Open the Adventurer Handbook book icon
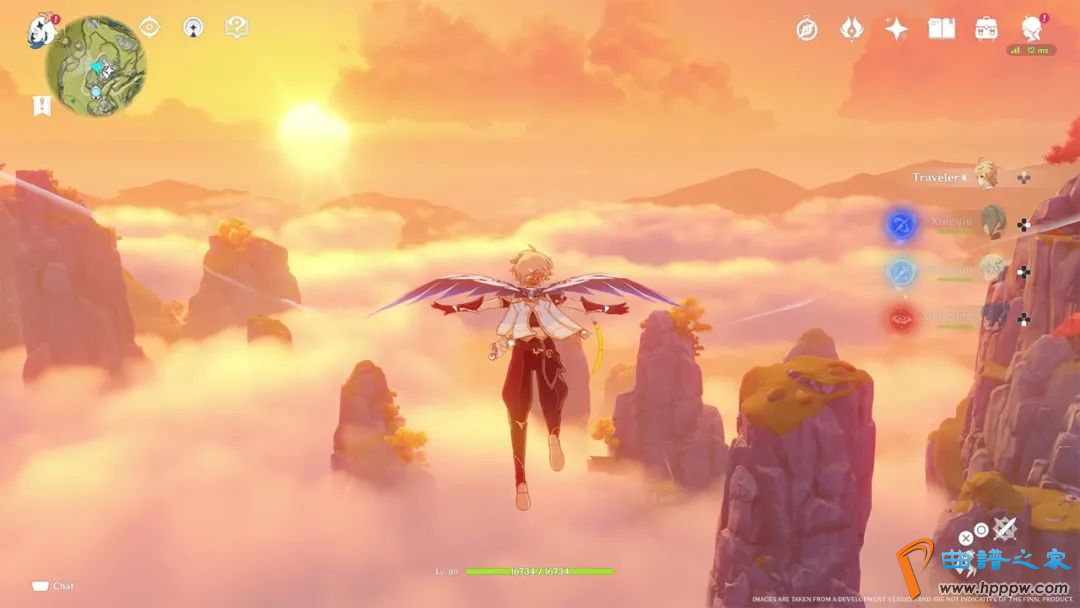Image resolution: width=1080 pixels, height=608 pixels. 941,29
